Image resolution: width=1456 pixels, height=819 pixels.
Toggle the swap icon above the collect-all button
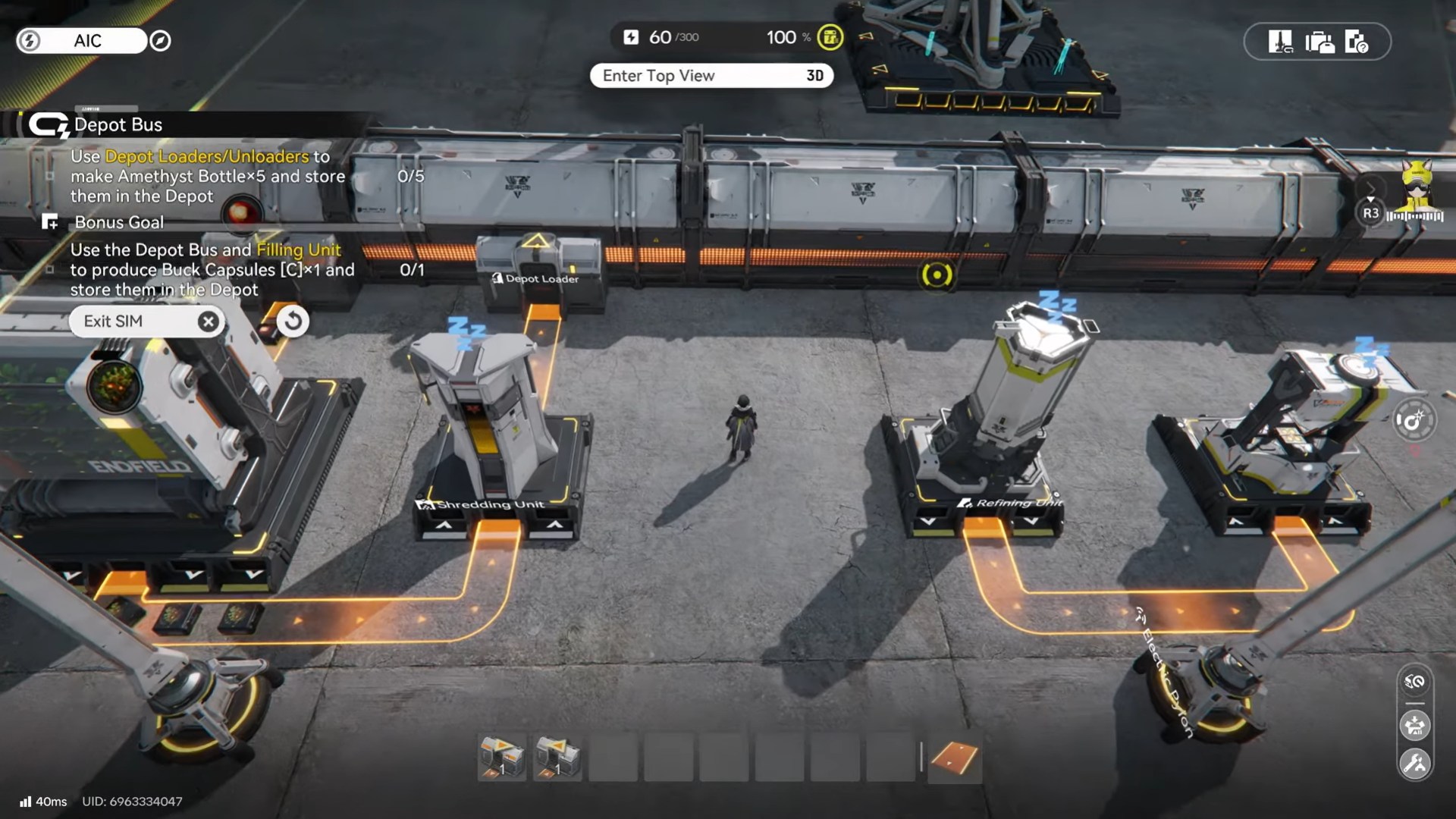(x=1414, y=682)
